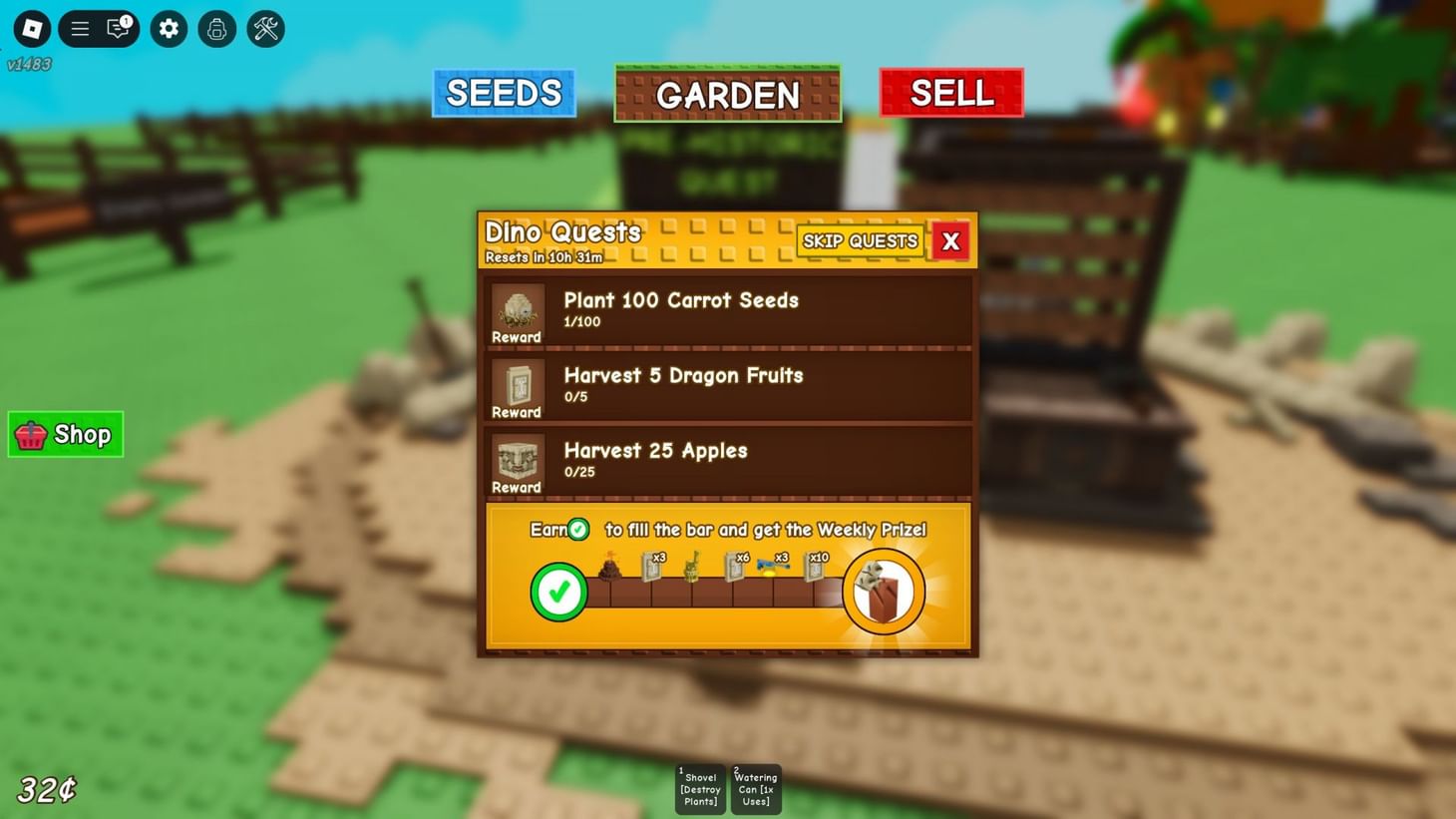View reward icon for Harvest 25 Apples
The height and width of the screenshot is (819, 1456).
click(x=516, y=460)
